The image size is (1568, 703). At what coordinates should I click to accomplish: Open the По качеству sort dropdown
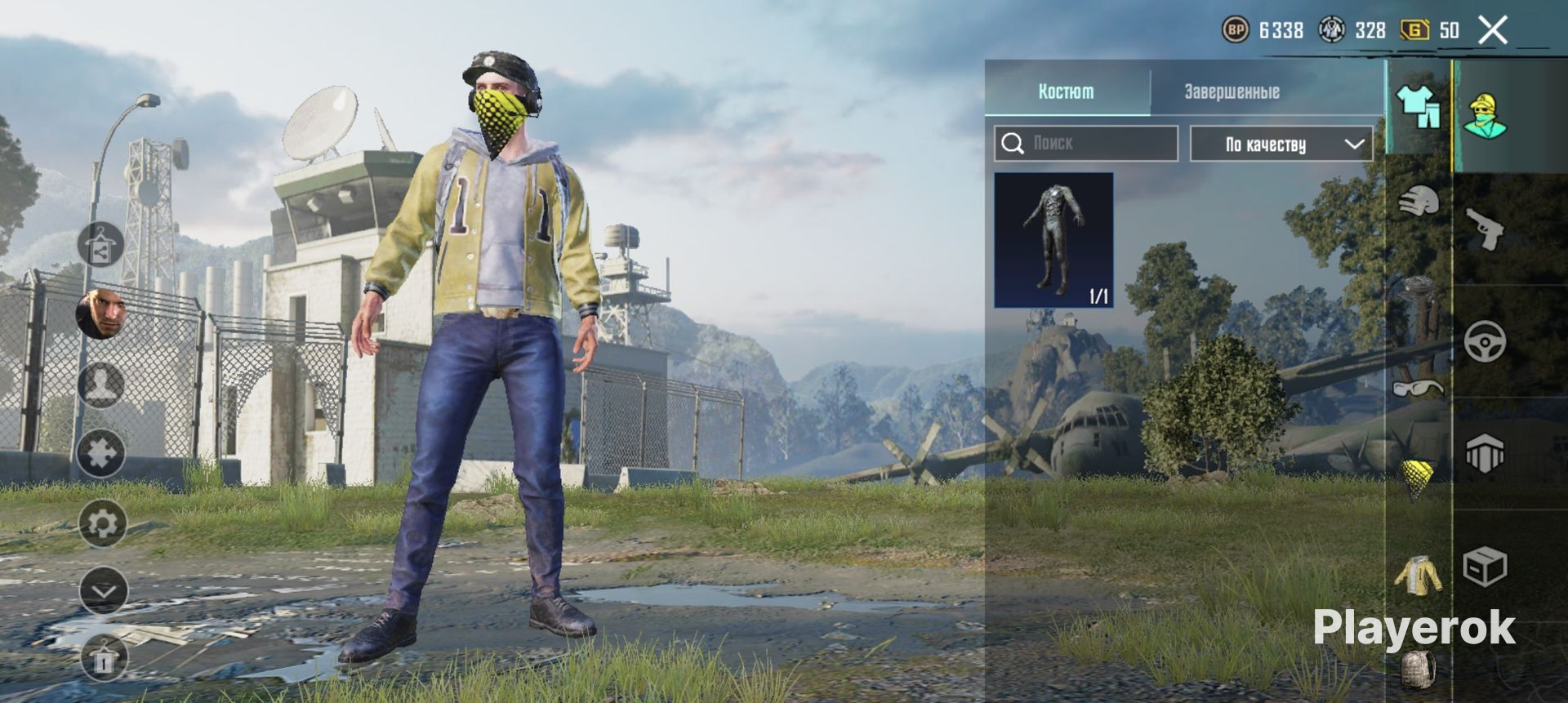(x=1281, y=145)
